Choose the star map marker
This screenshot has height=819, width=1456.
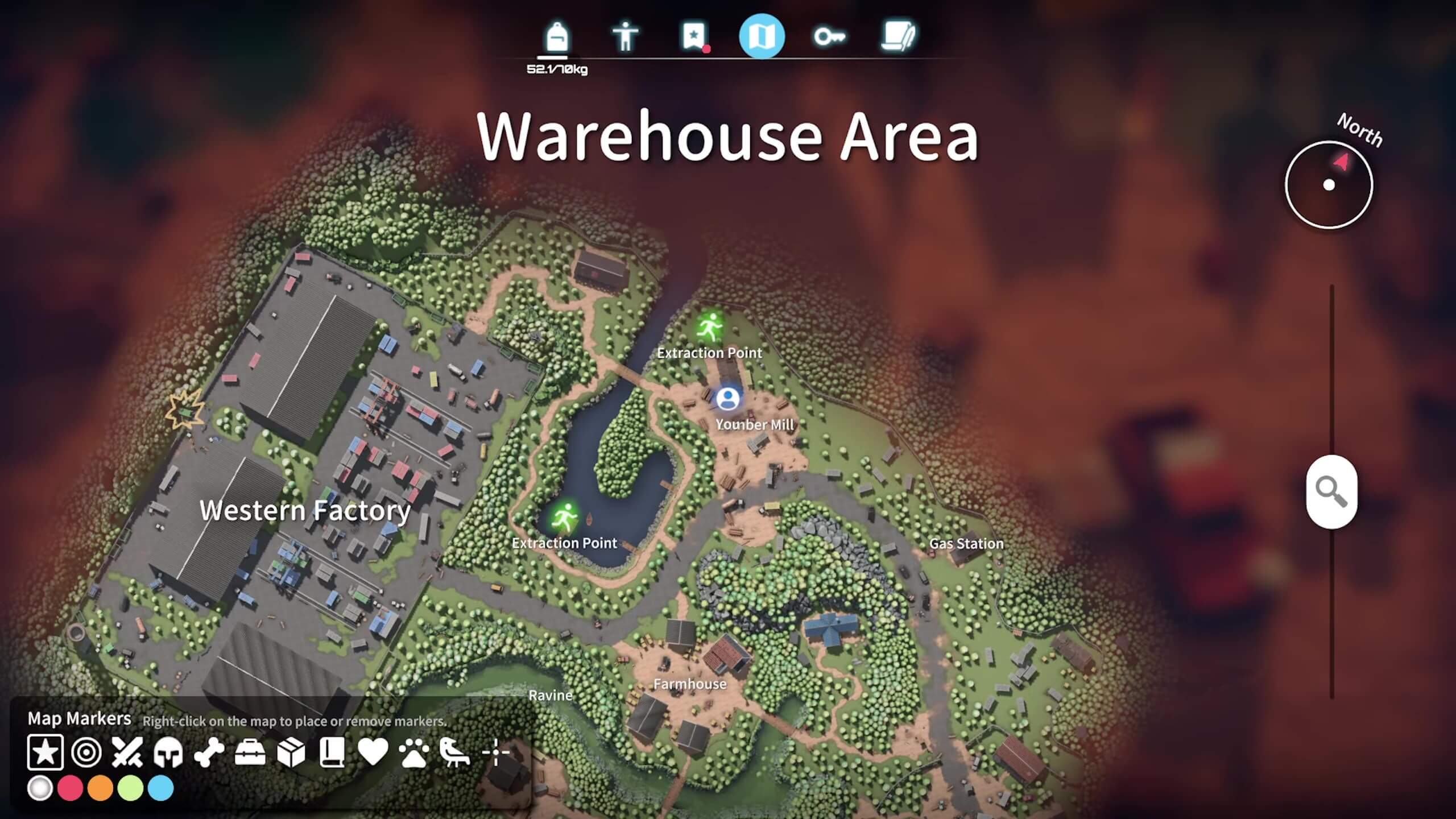pyautogui.click(x=45, y=752)
